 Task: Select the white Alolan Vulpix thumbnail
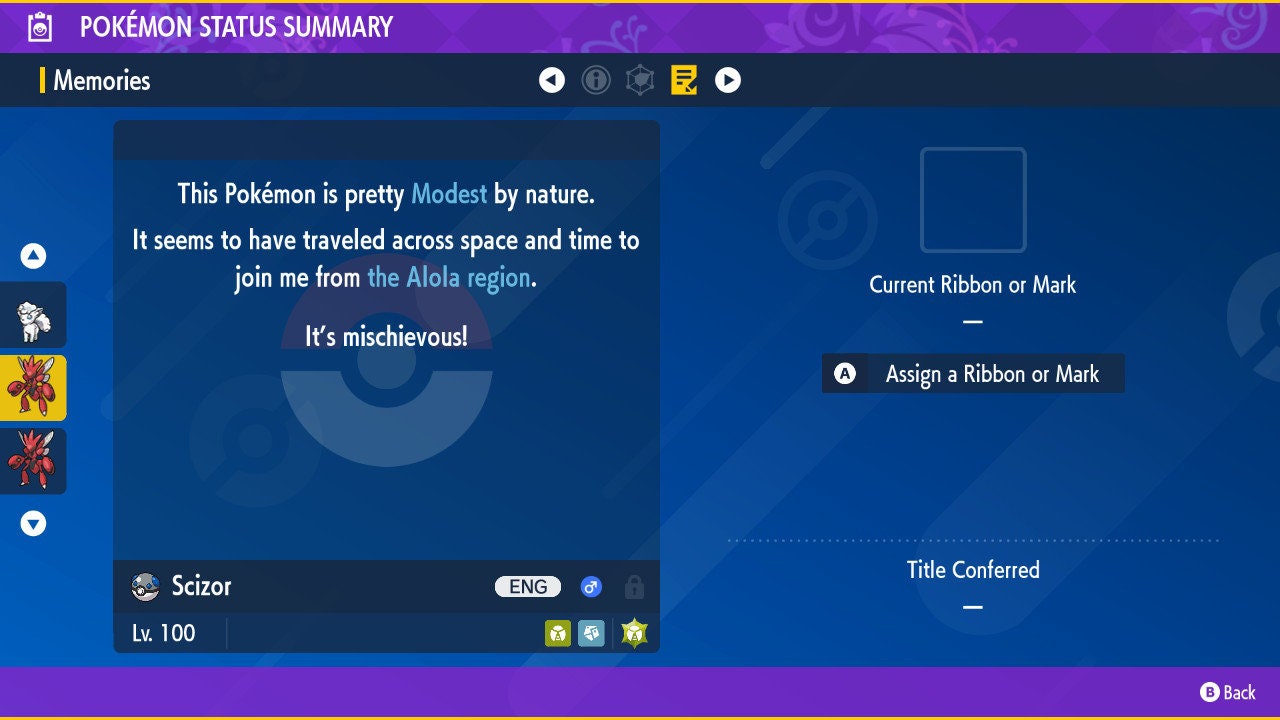point(33,315)
